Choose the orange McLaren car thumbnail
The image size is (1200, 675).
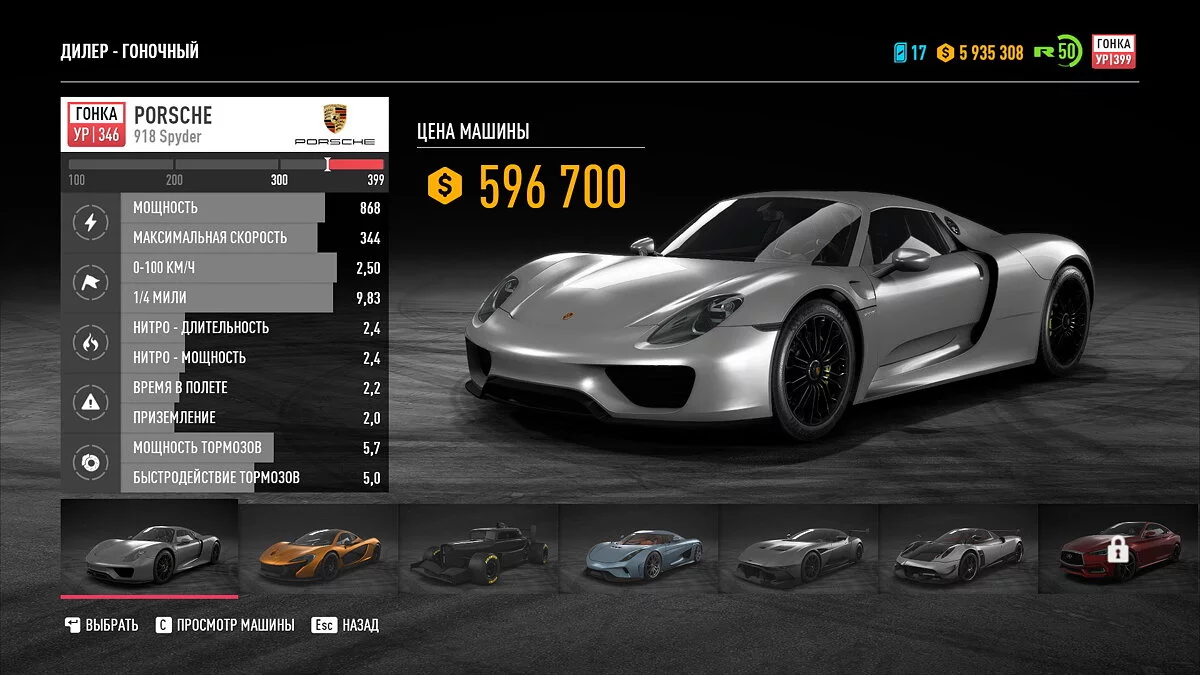pyautogui.click(x=319, y=552)
